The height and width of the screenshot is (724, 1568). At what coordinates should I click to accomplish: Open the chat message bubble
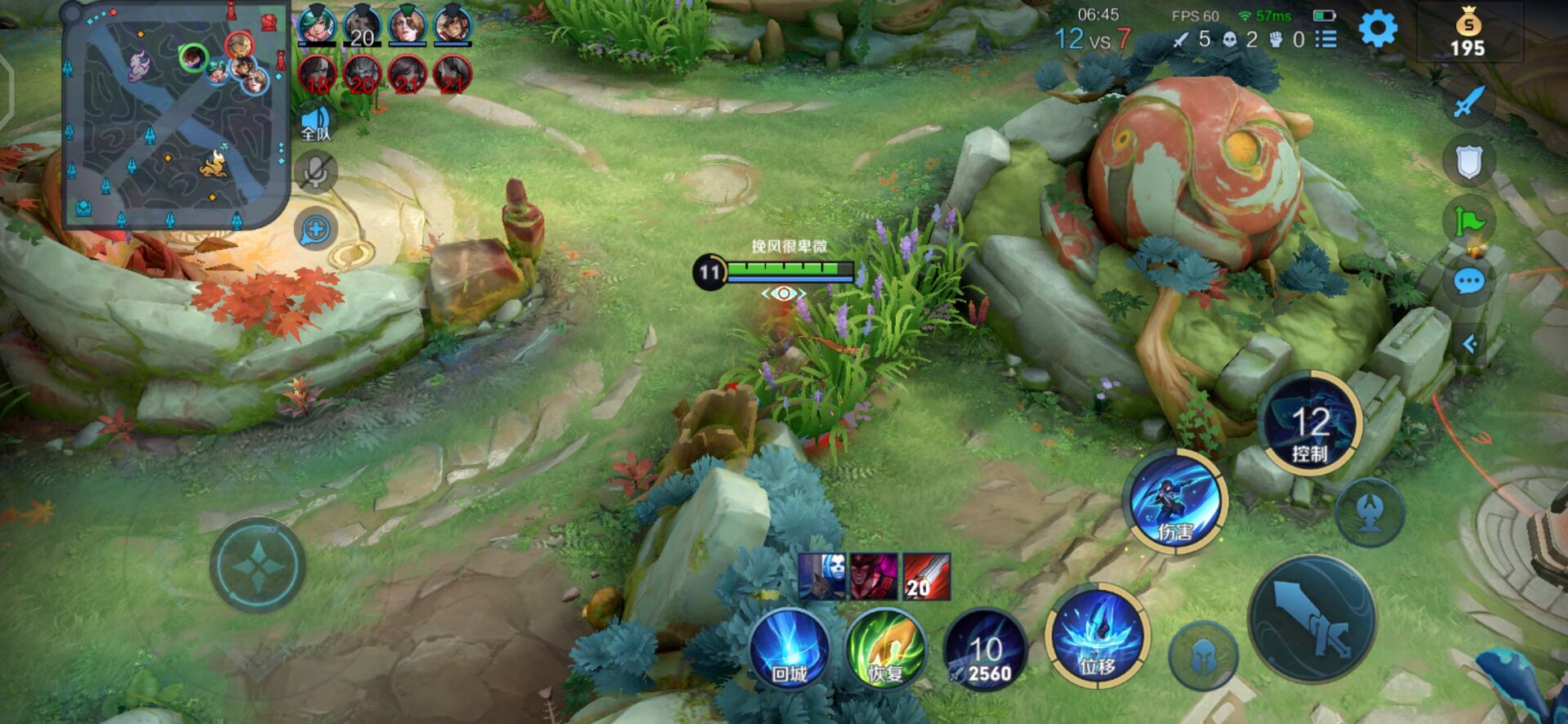click(1469, 282)
